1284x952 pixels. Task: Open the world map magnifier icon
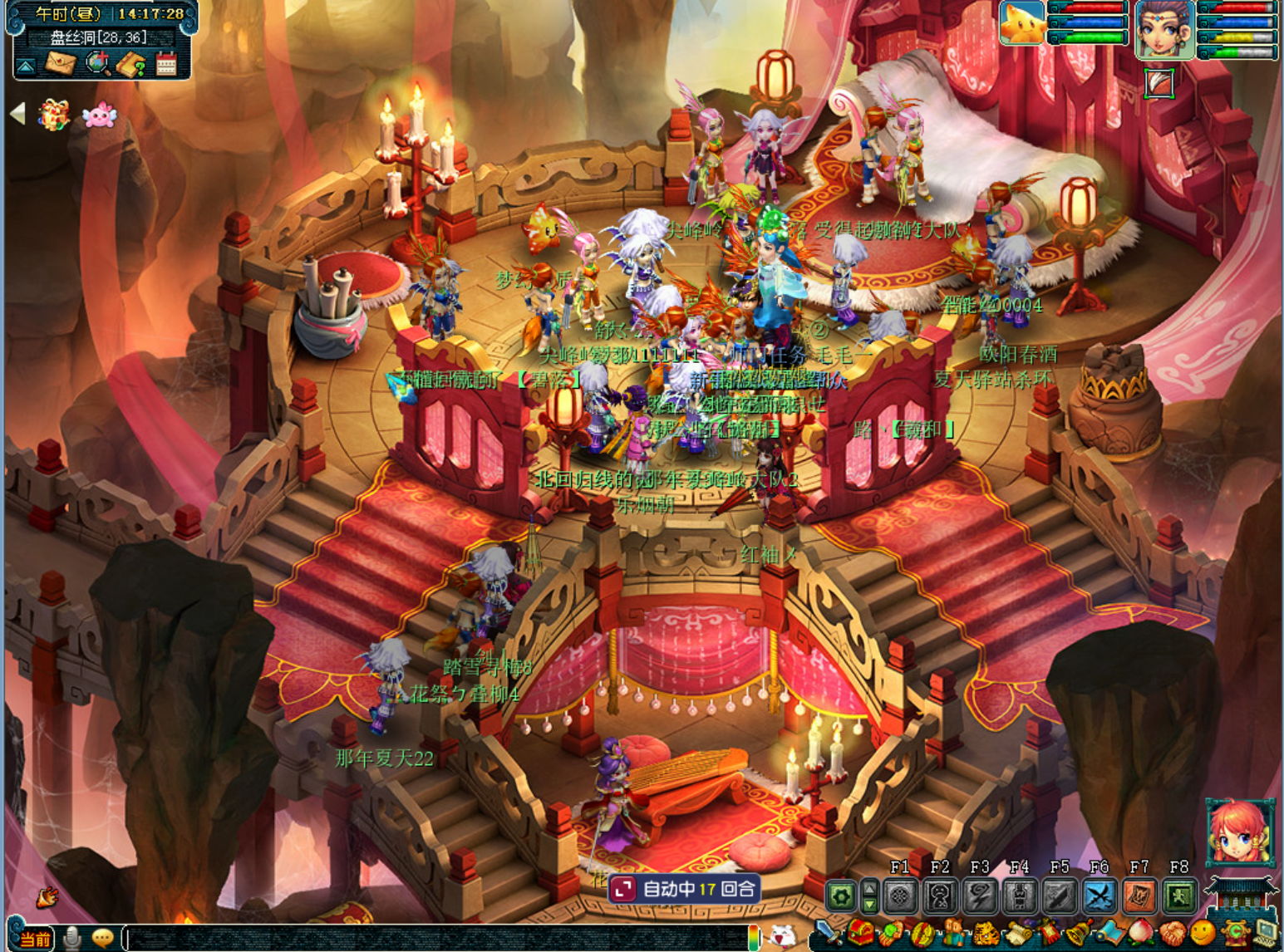click(x=97, y=63)
